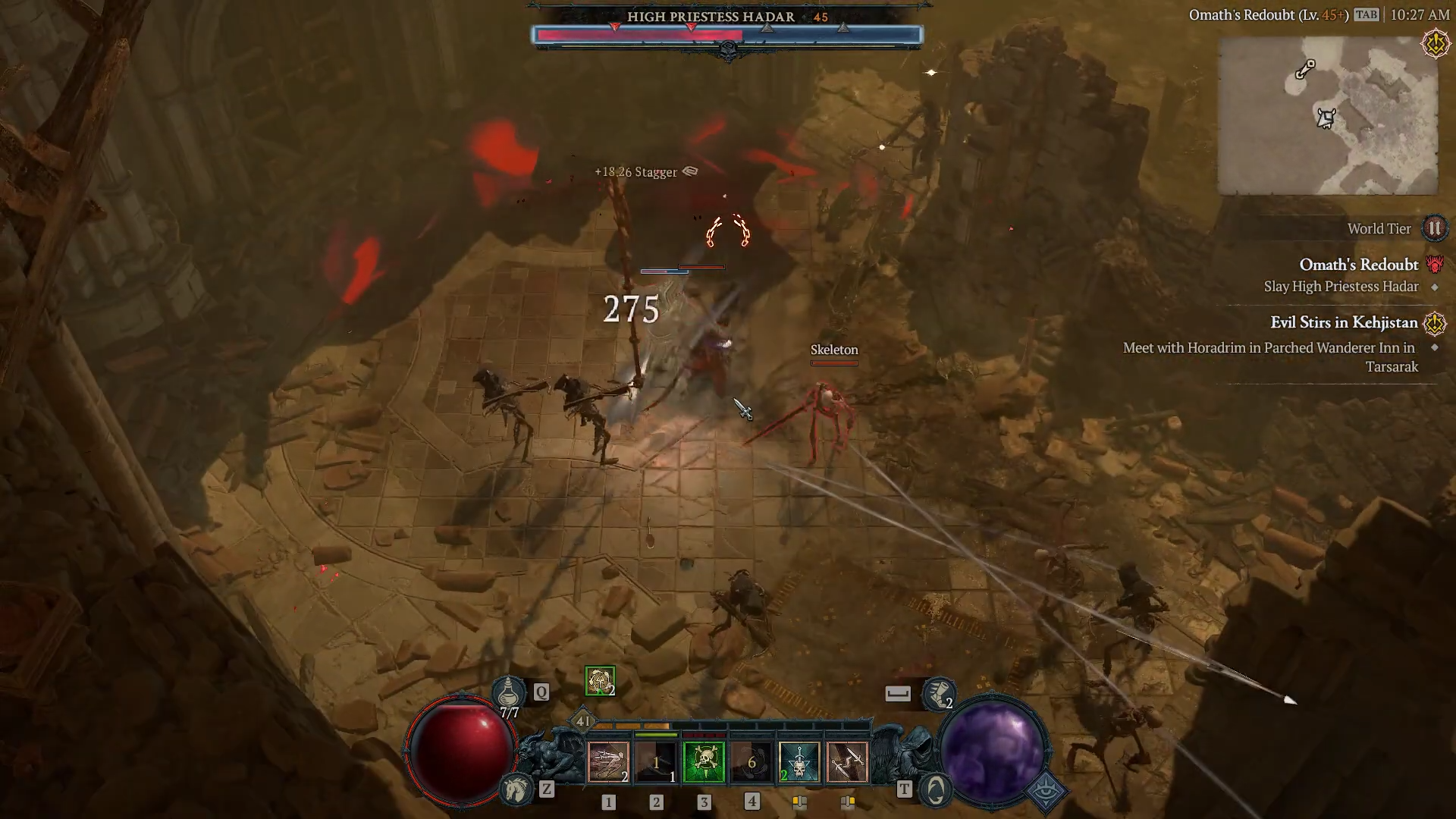Use the healing potion flask
The height and width of the screenshot is (819, 1456).
[x=509, y=692]
